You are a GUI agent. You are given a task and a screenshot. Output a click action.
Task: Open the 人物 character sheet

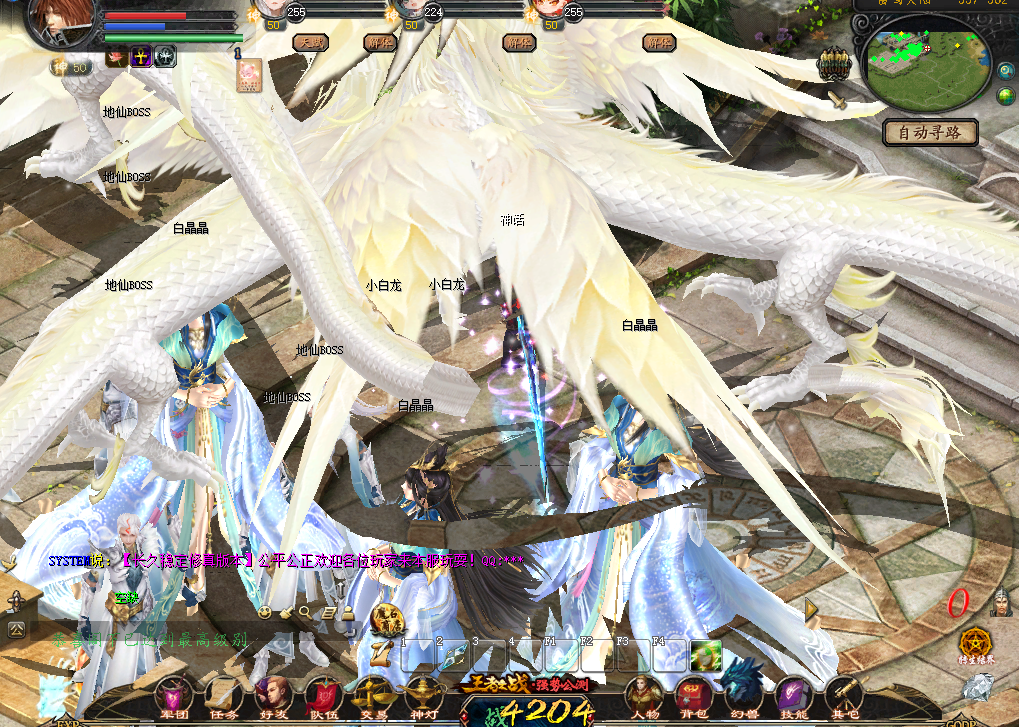(x=641, y=696)
